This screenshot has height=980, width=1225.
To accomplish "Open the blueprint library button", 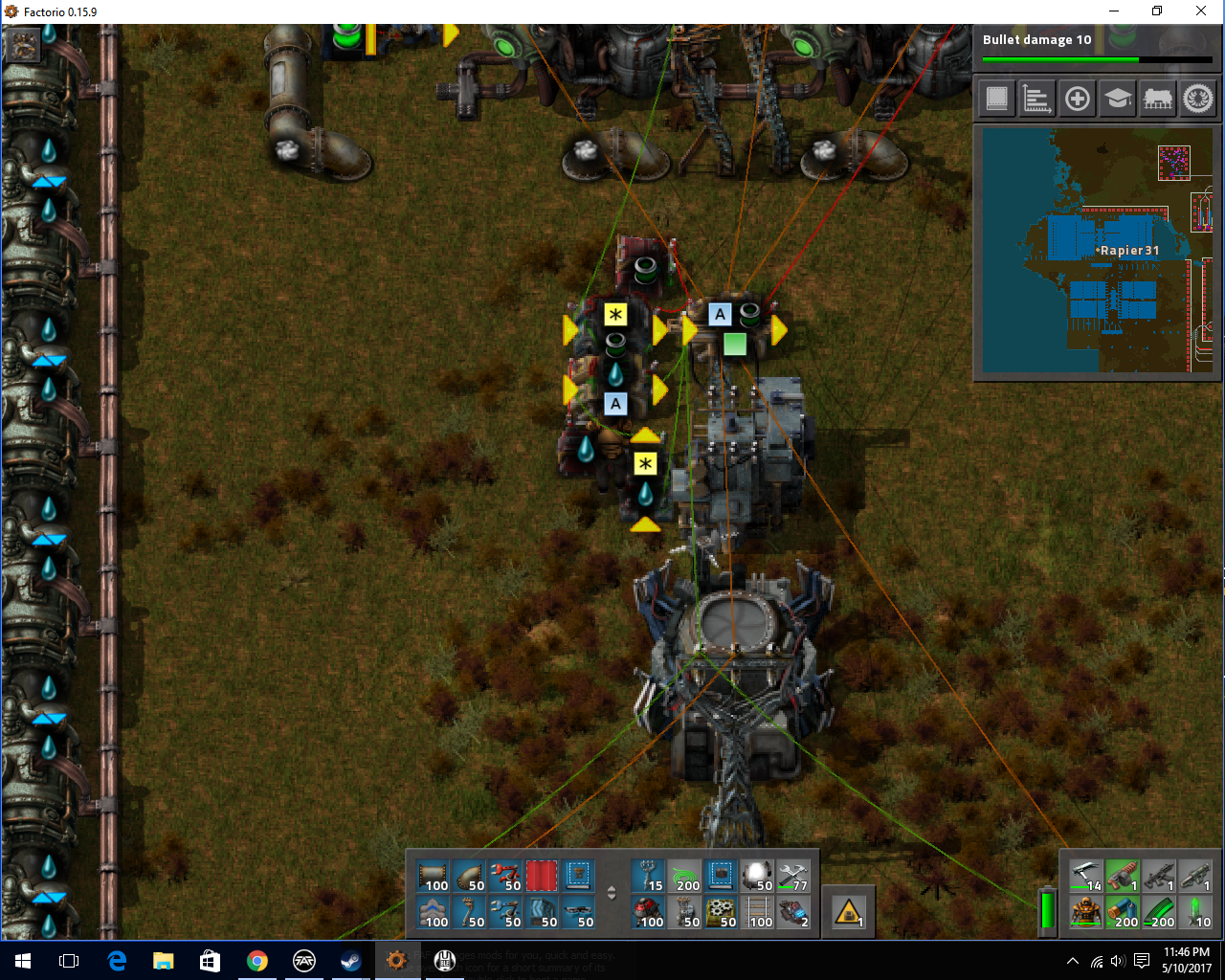I will pyautogui.click(x=997, y=99).
